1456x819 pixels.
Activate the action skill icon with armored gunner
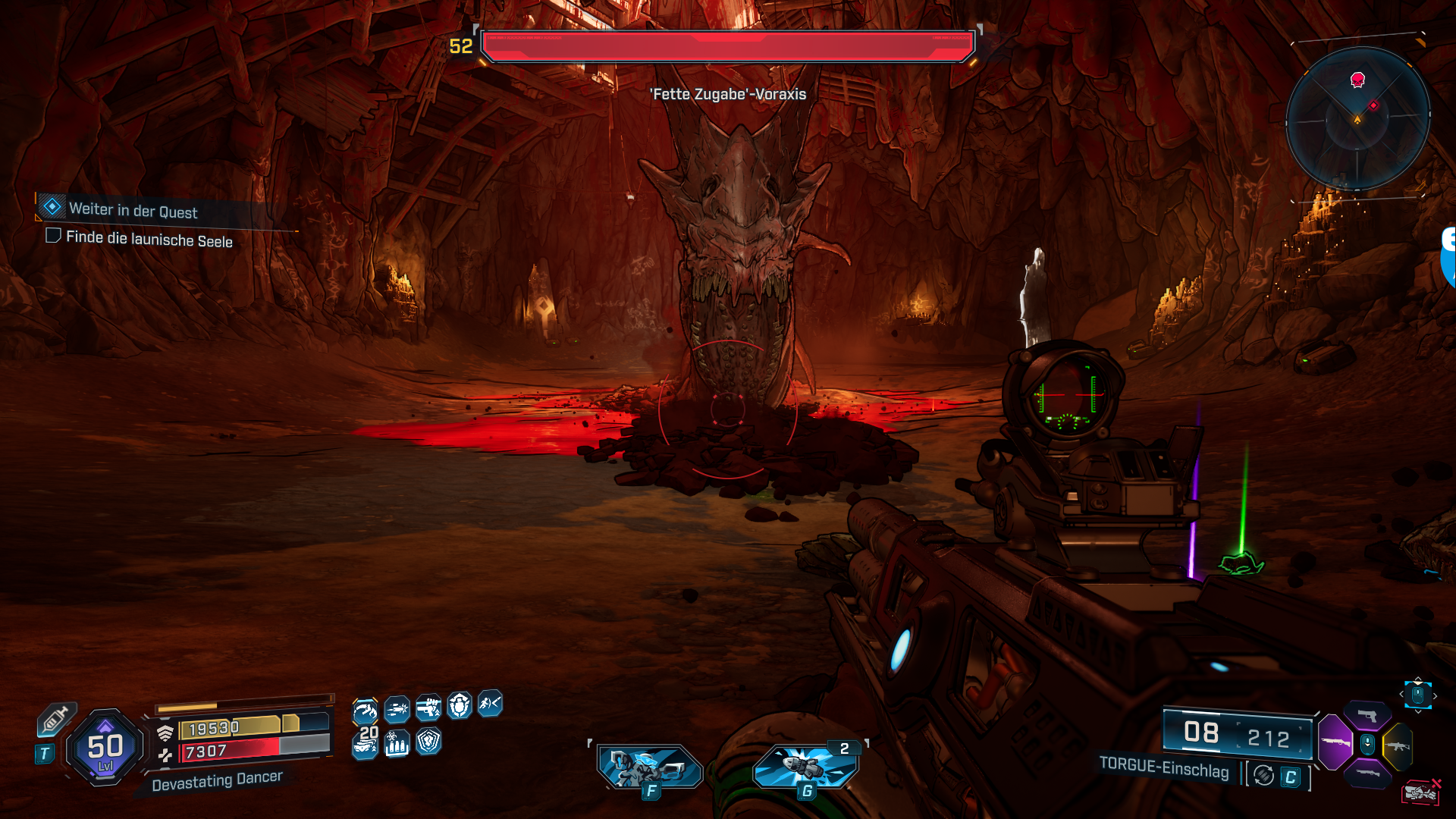point(651,767)
